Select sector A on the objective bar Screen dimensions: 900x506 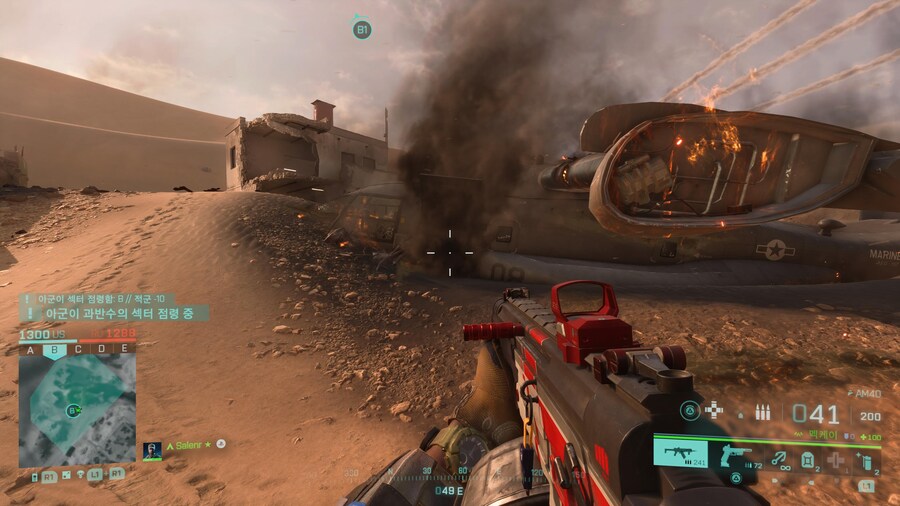[30, 349]
